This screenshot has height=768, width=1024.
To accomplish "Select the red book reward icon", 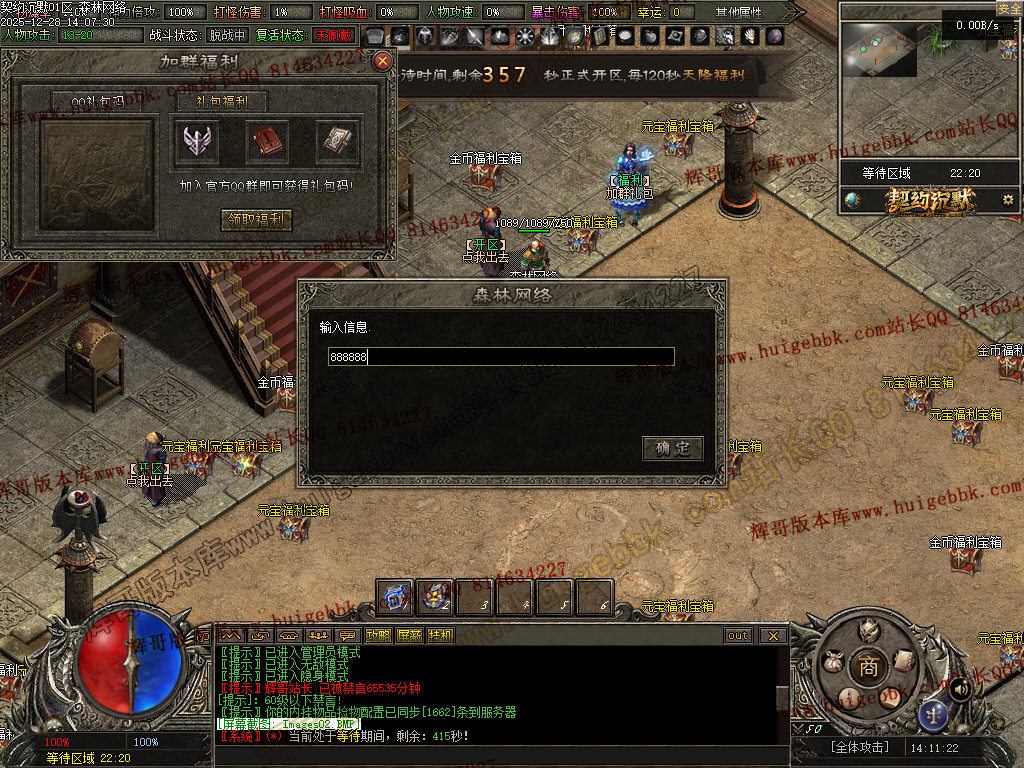I will pos(267,143).
